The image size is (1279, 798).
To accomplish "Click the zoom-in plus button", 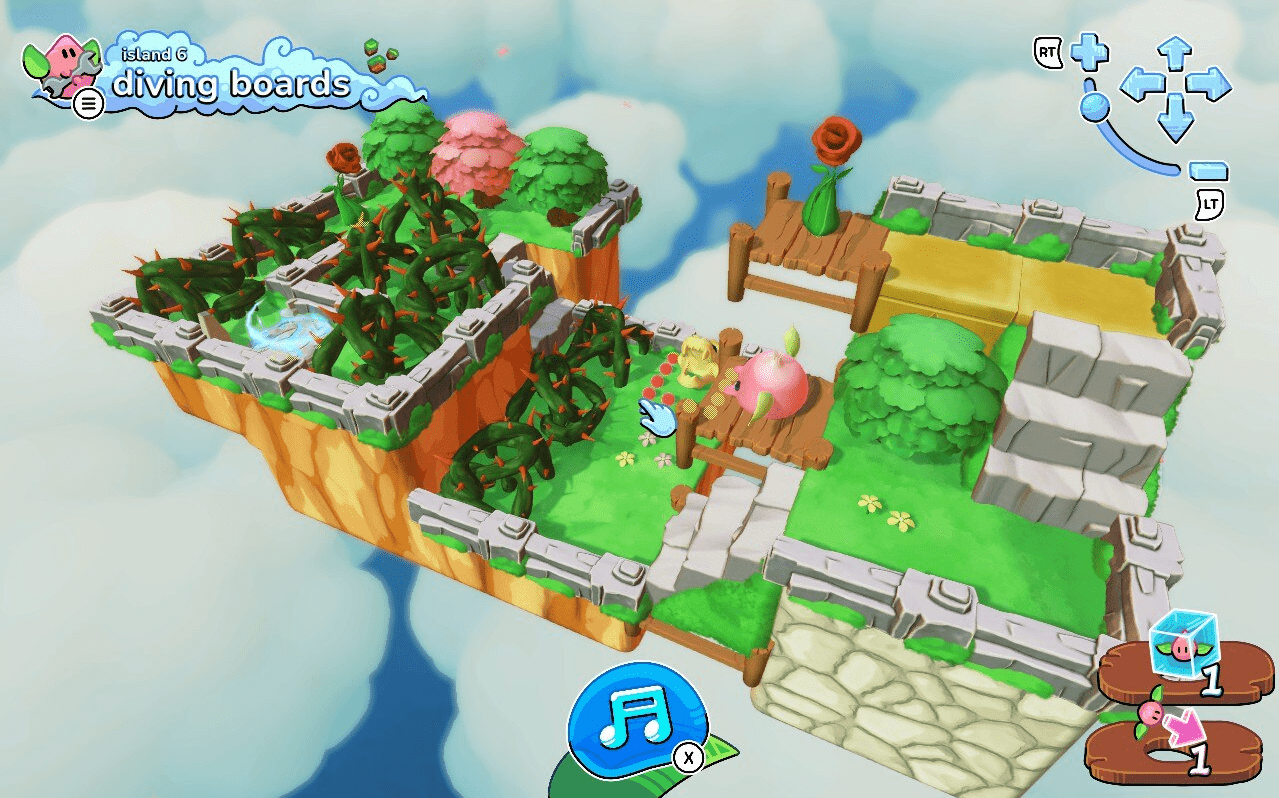I will [x=1089, y=52].
